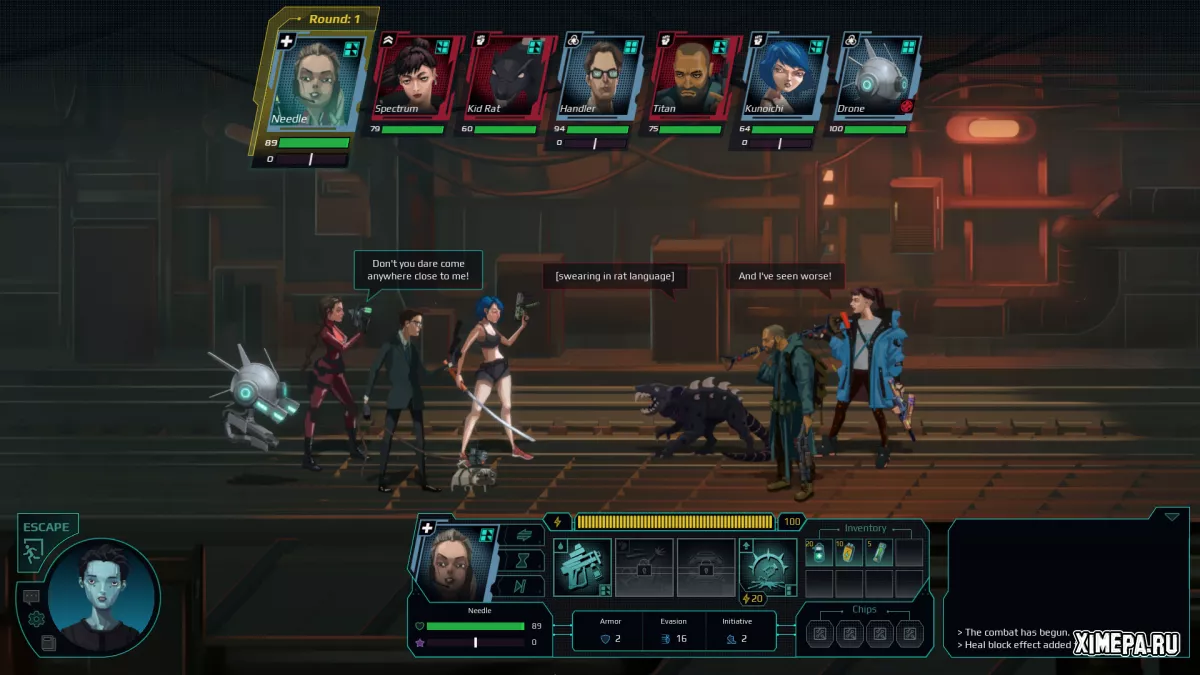Click the swap arrows action button
The height and width of the screenshot is (675, 1200).
point(524,536)
